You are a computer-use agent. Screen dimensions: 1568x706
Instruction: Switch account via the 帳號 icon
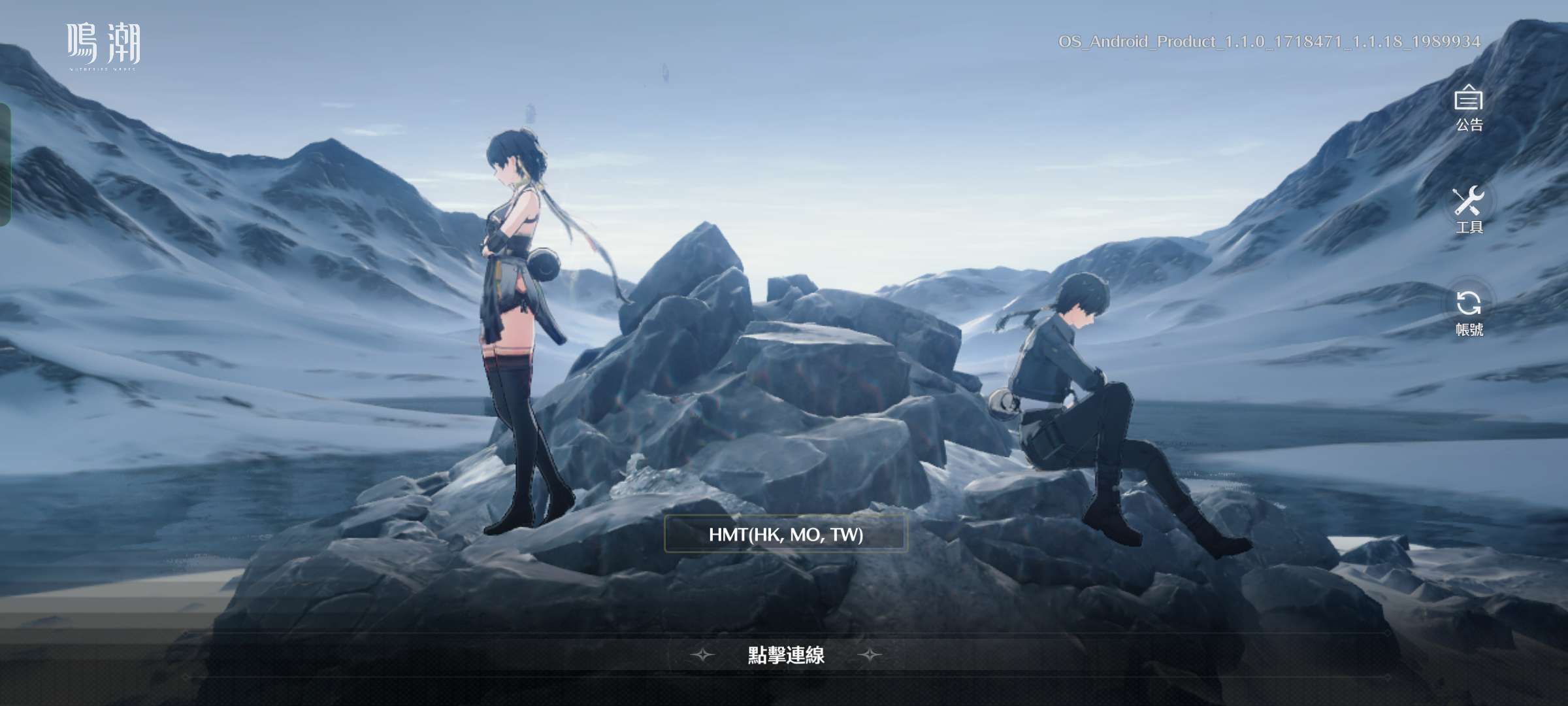coord(1468,311)
